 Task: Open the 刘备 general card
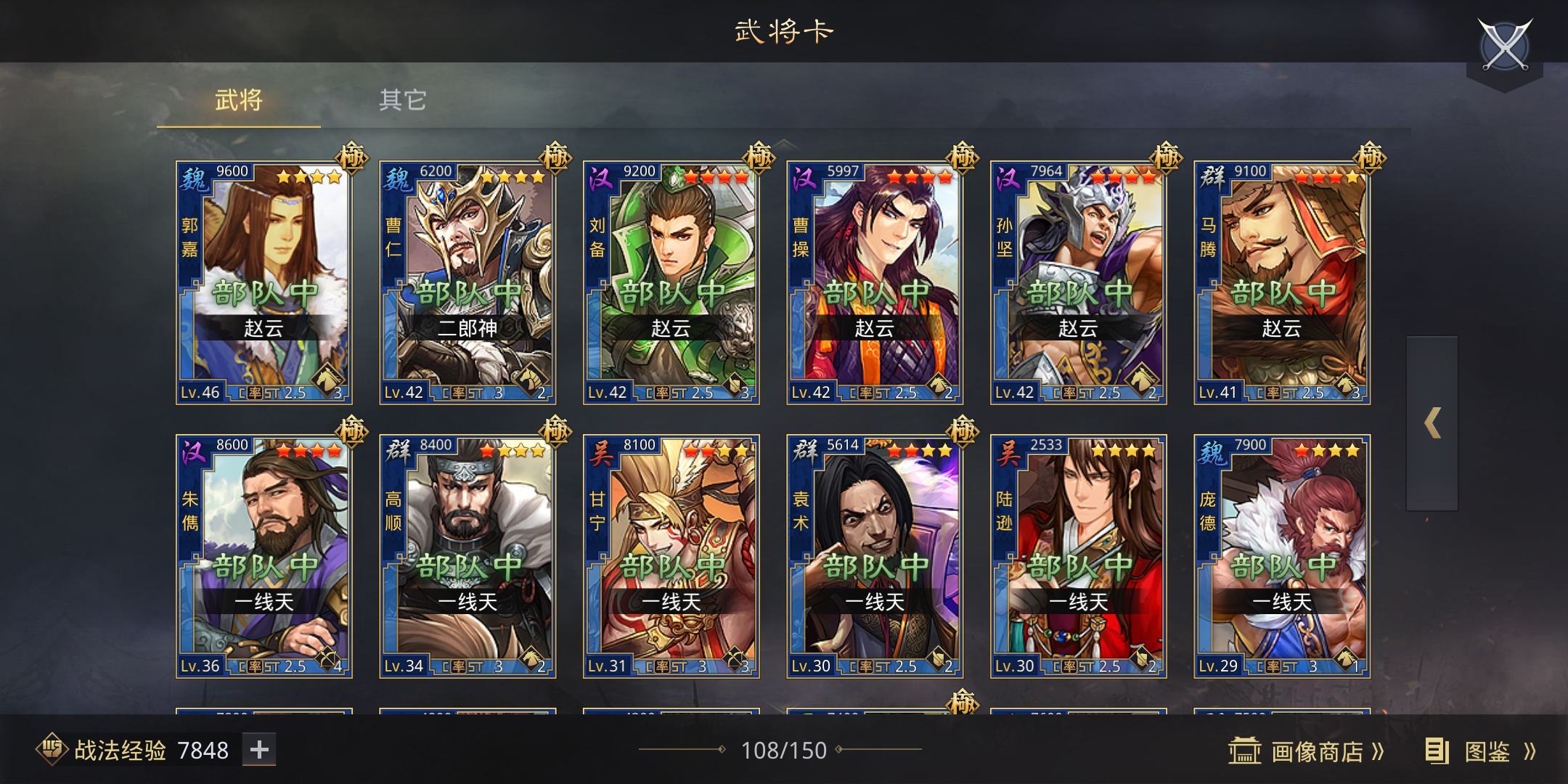(x=671, y=282)
